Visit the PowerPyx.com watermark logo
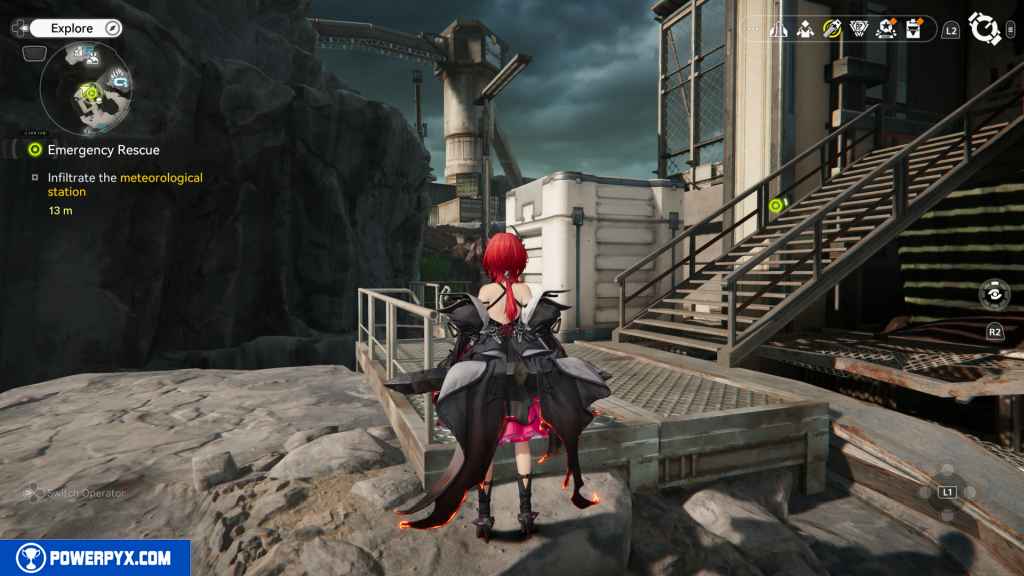This screenshot has height=576, width=1024. [95, 558]
